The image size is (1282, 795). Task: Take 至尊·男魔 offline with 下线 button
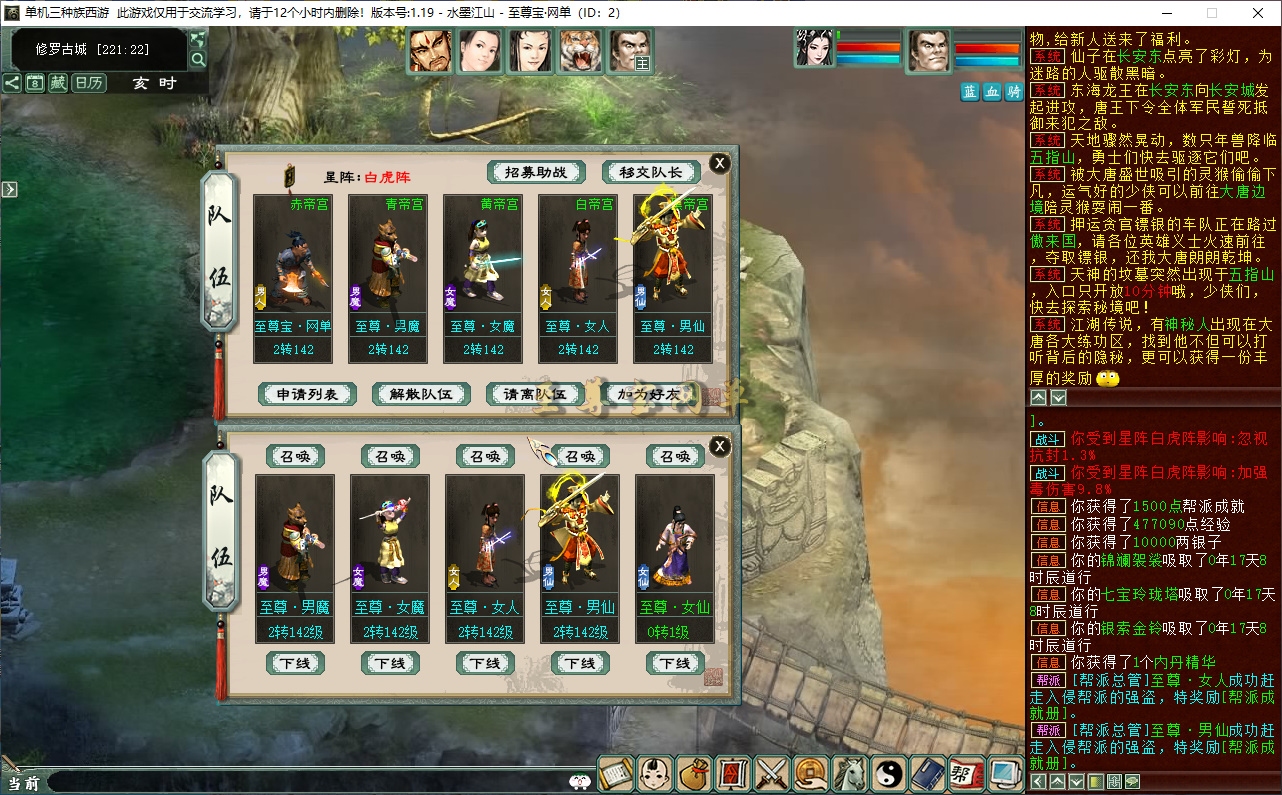(x=295, y=663)
